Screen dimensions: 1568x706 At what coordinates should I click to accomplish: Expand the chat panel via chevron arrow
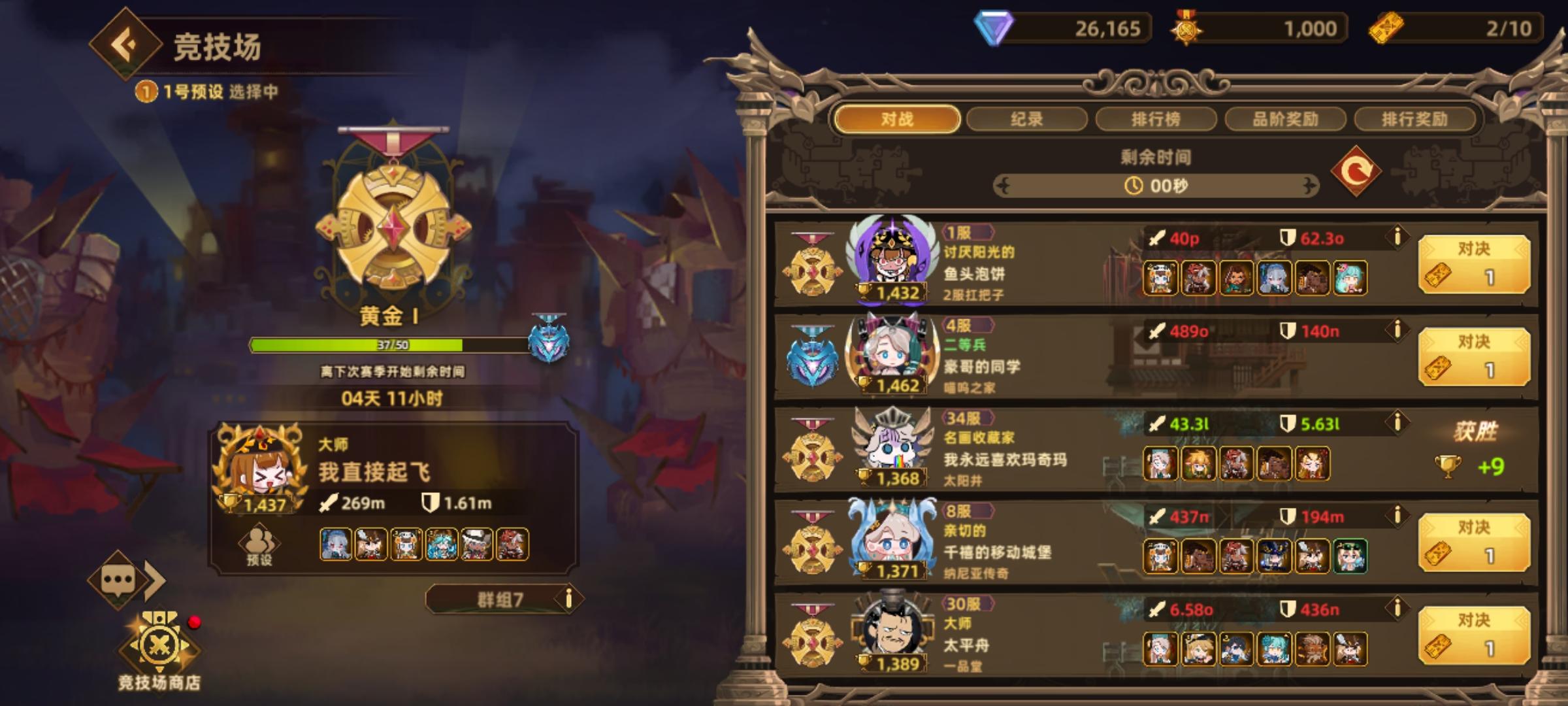point(154,581)
